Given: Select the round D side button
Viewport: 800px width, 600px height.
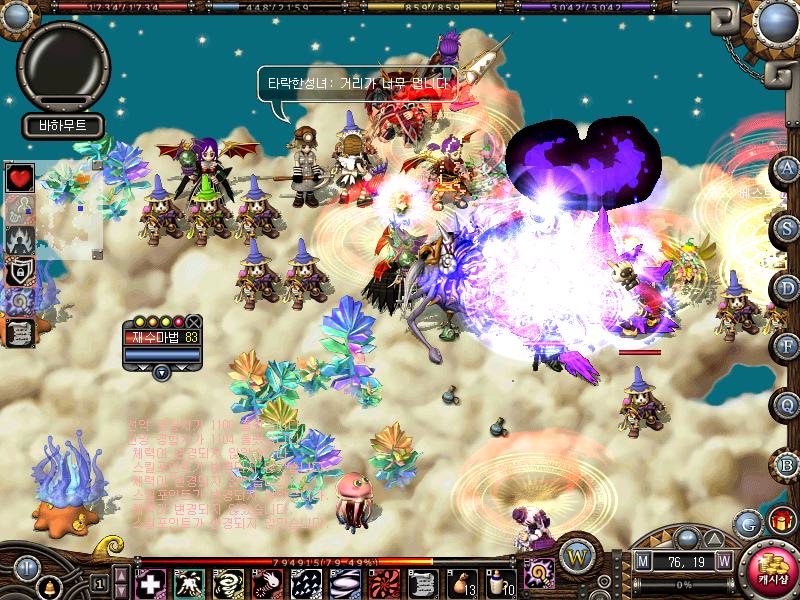Looking at the screenshot, I should tap(788, 287).
